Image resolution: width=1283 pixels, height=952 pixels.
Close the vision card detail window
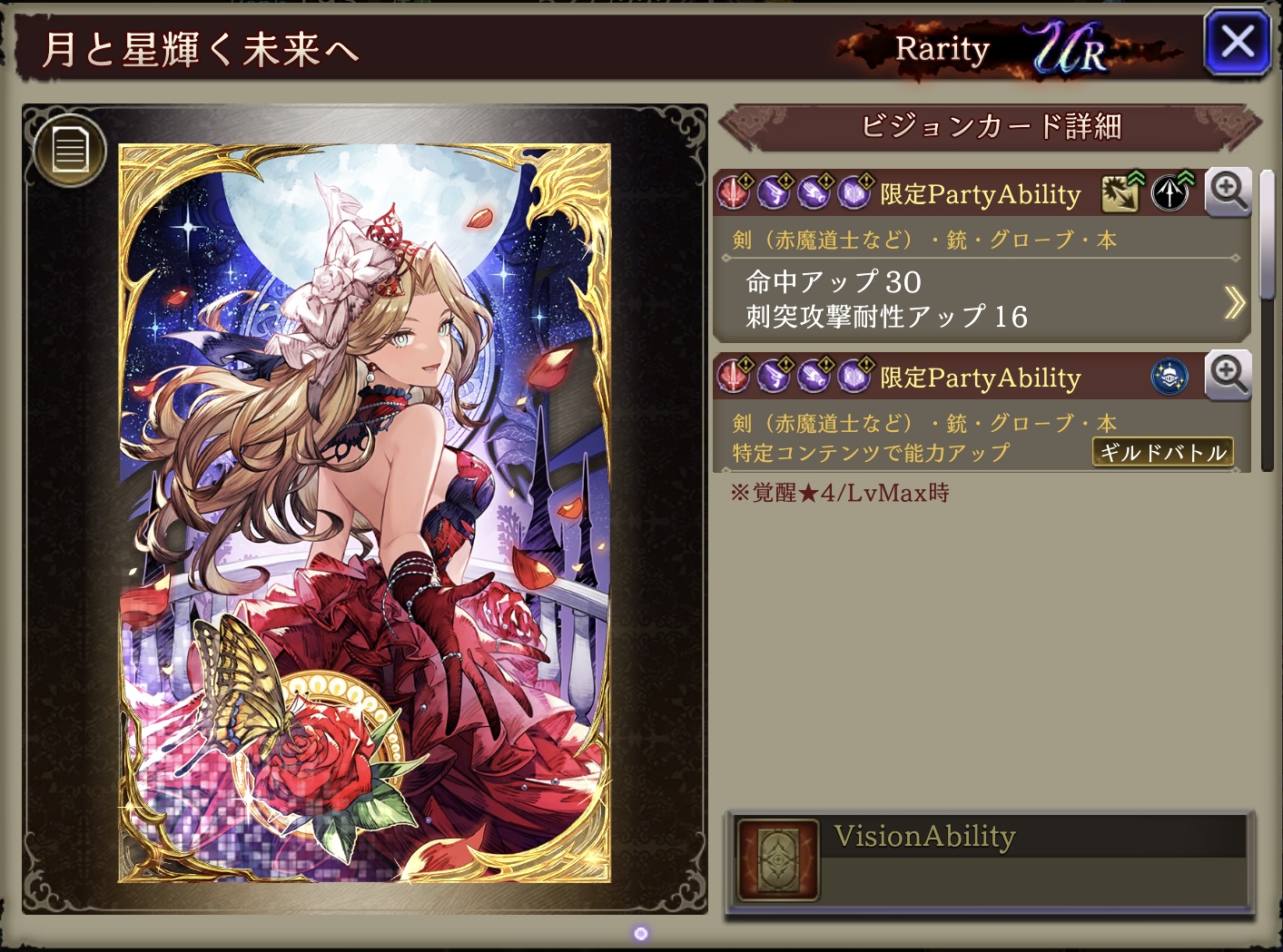coord(1237,43)
